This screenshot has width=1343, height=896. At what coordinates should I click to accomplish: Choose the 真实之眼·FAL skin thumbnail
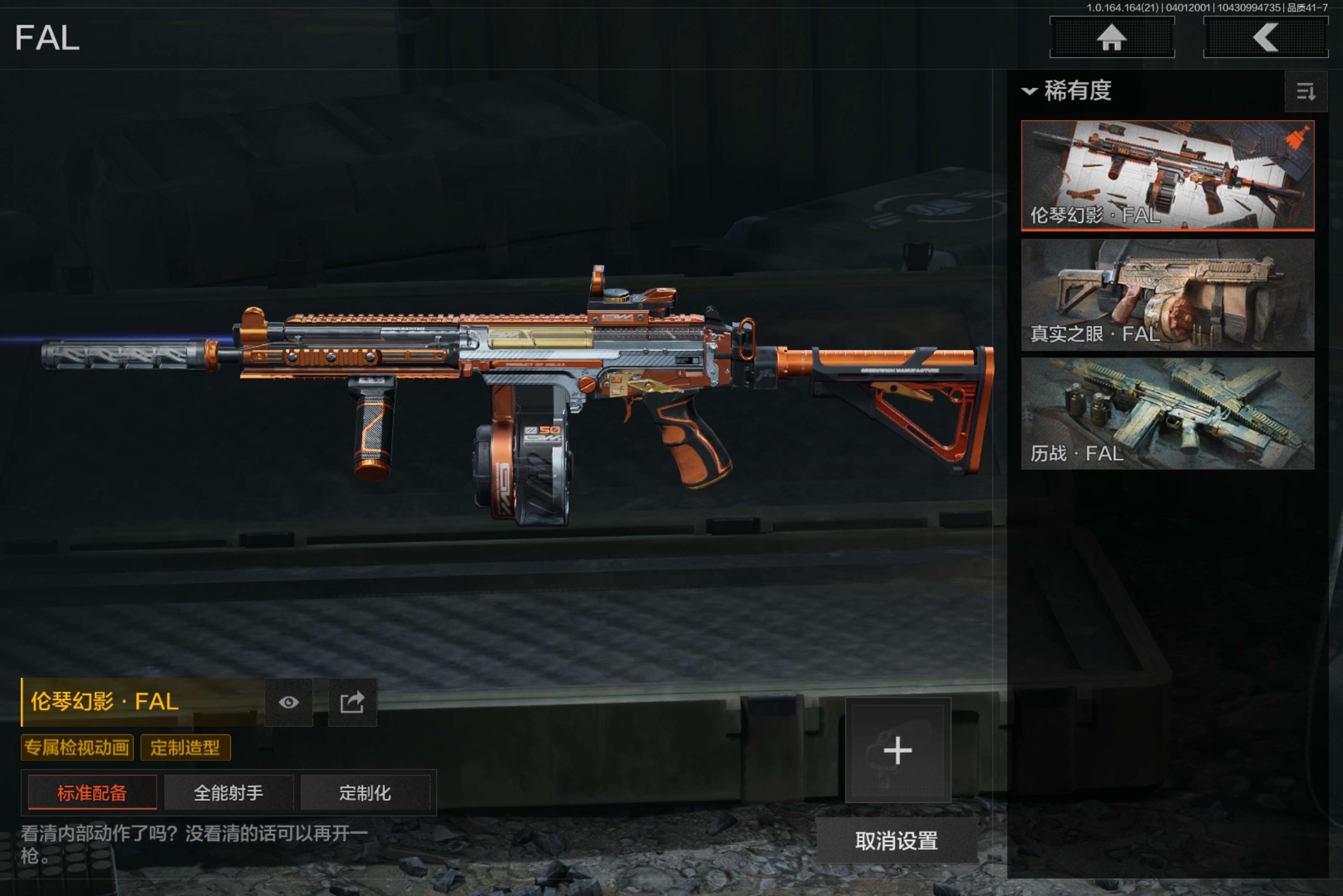coord(1167,294)
